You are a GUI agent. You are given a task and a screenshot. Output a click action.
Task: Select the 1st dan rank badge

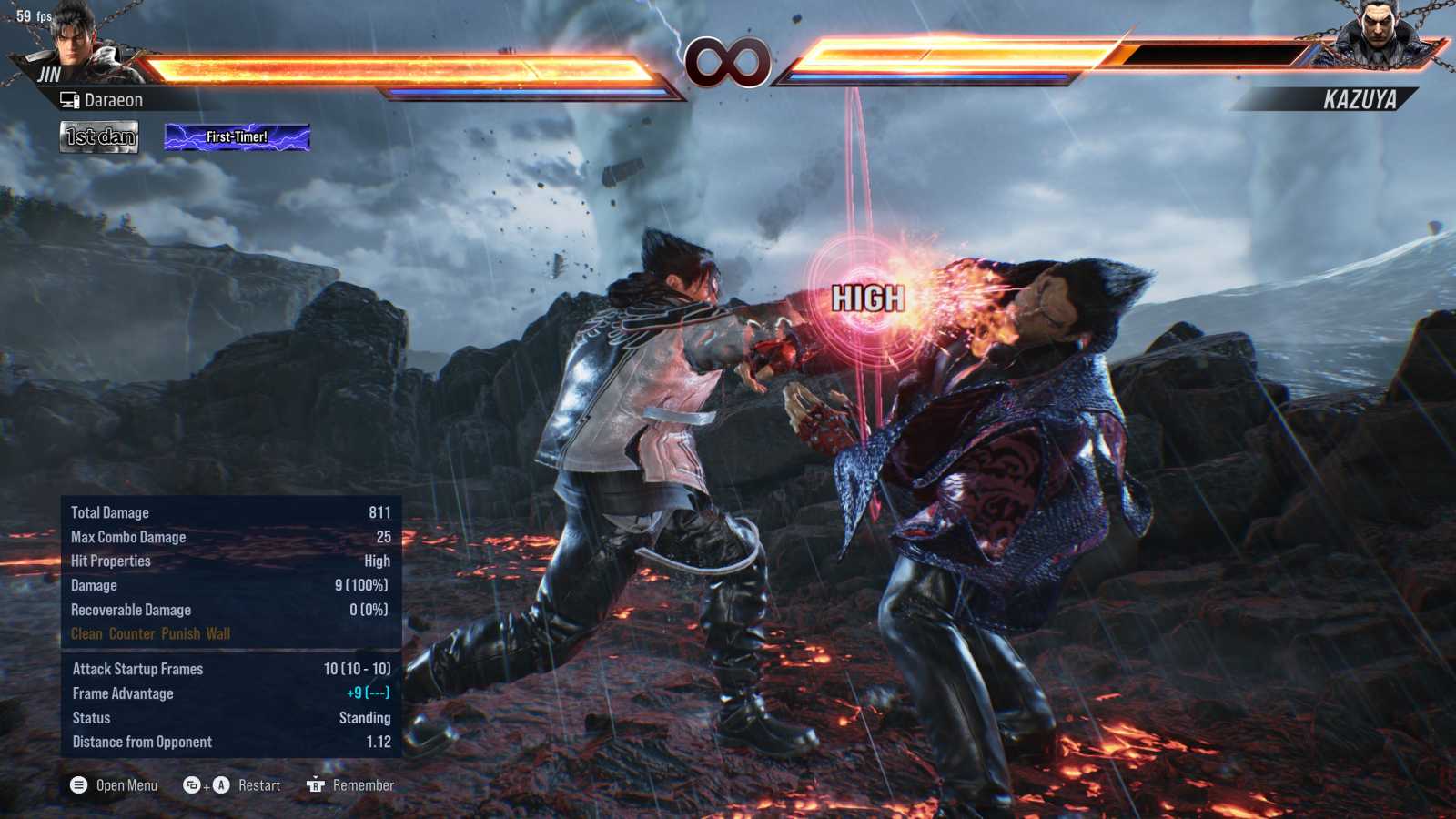coord(99,136)
